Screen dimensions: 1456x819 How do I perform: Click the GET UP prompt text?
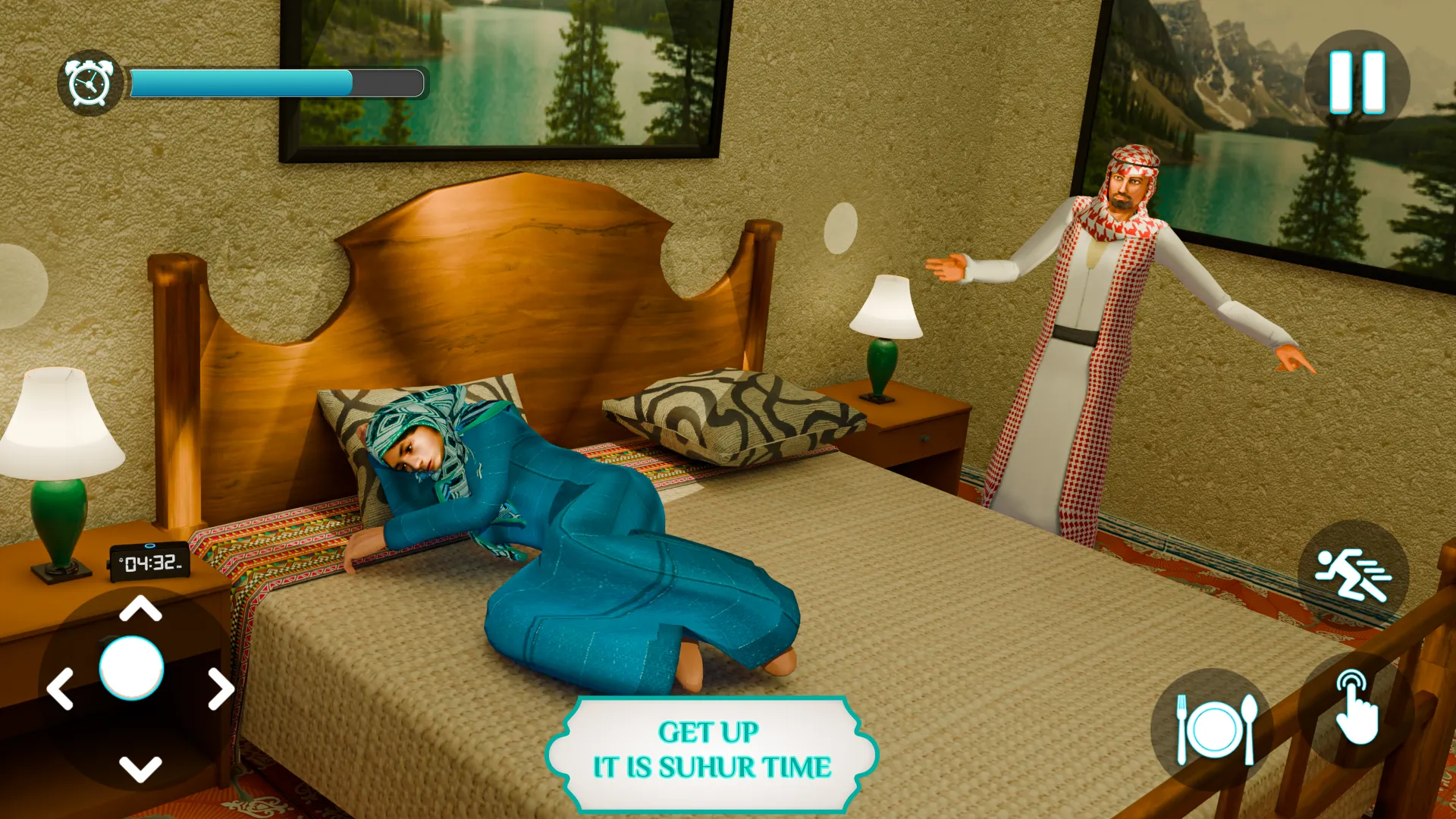[x=709, y=732]
